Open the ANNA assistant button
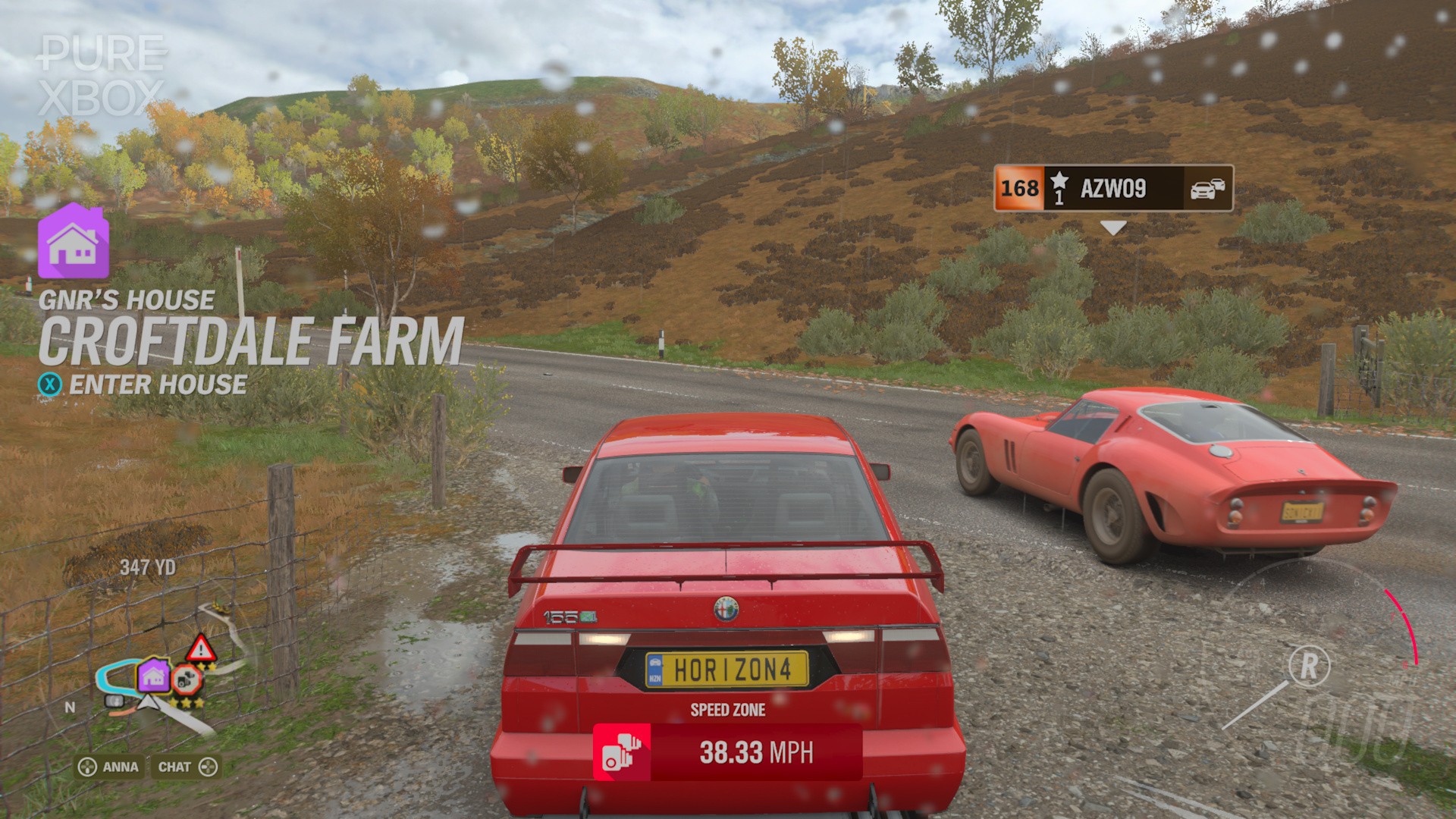The width and height of the screenshot is (1456, 819). pyautogui.click(x=109, y=767)
